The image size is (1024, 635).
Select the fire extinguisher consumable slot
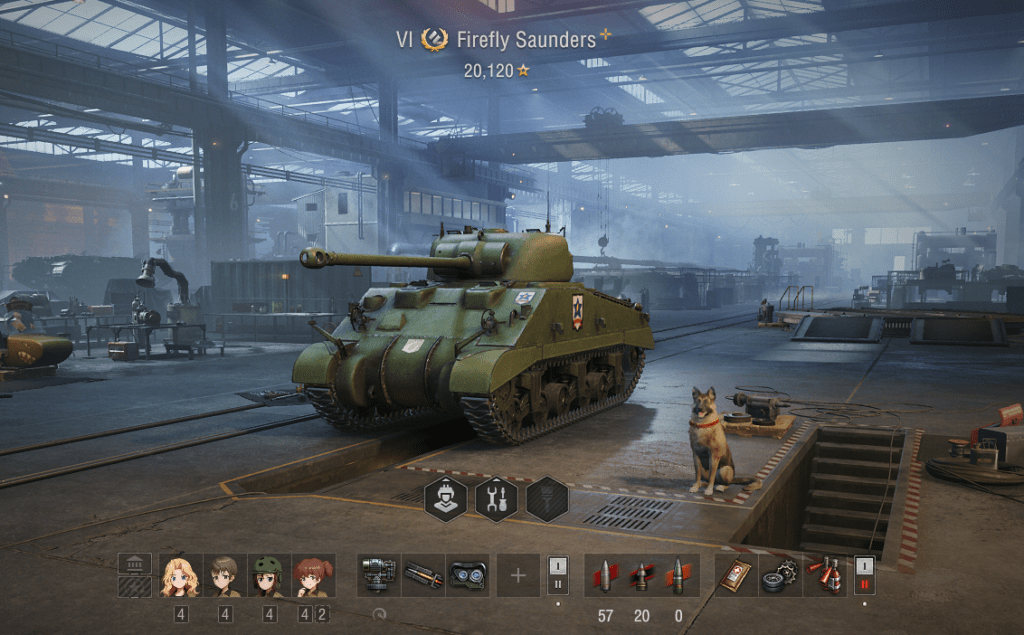[x=824, y=576]
